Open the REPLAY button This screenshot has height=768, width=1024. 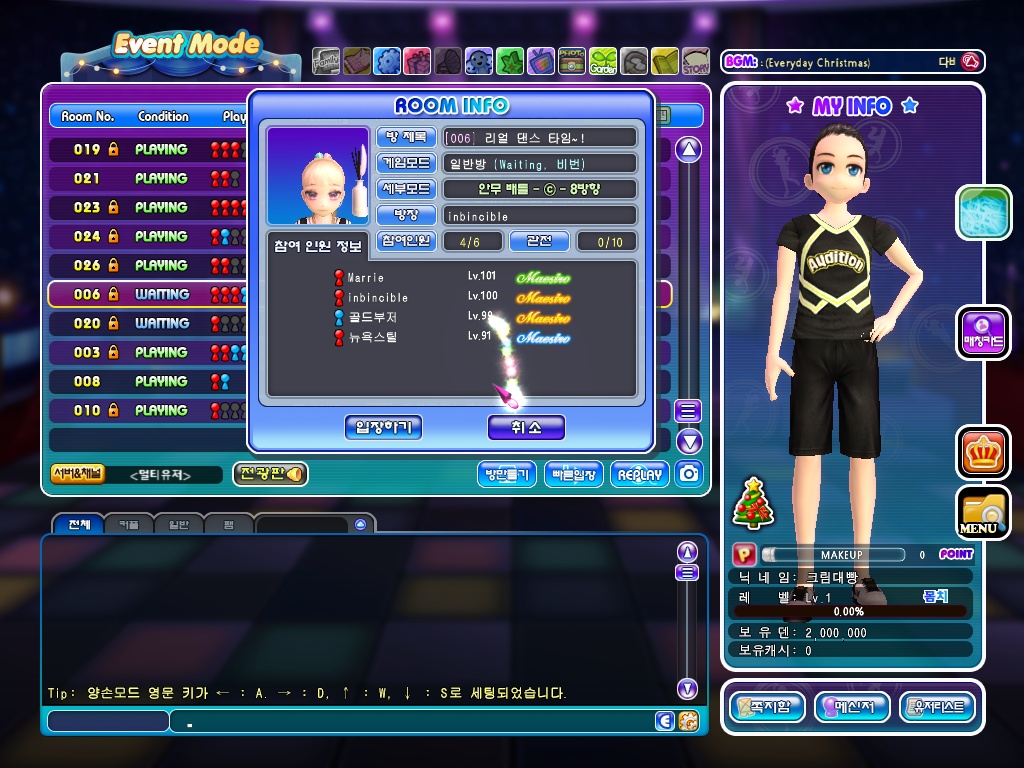(x=639, y=474)
